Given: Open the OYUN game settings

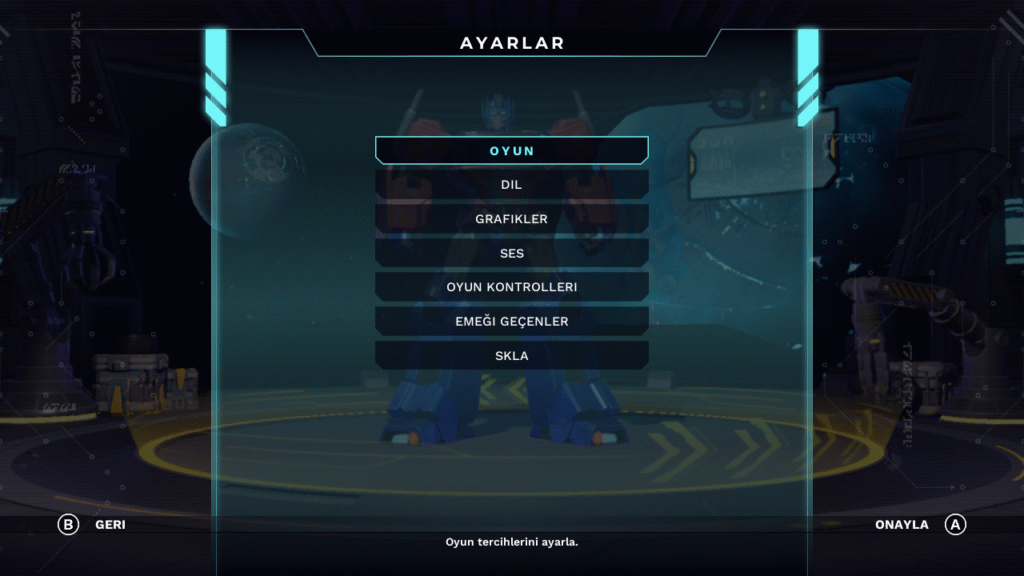Looking at the screenshot, I should click(x=512, y=151).
